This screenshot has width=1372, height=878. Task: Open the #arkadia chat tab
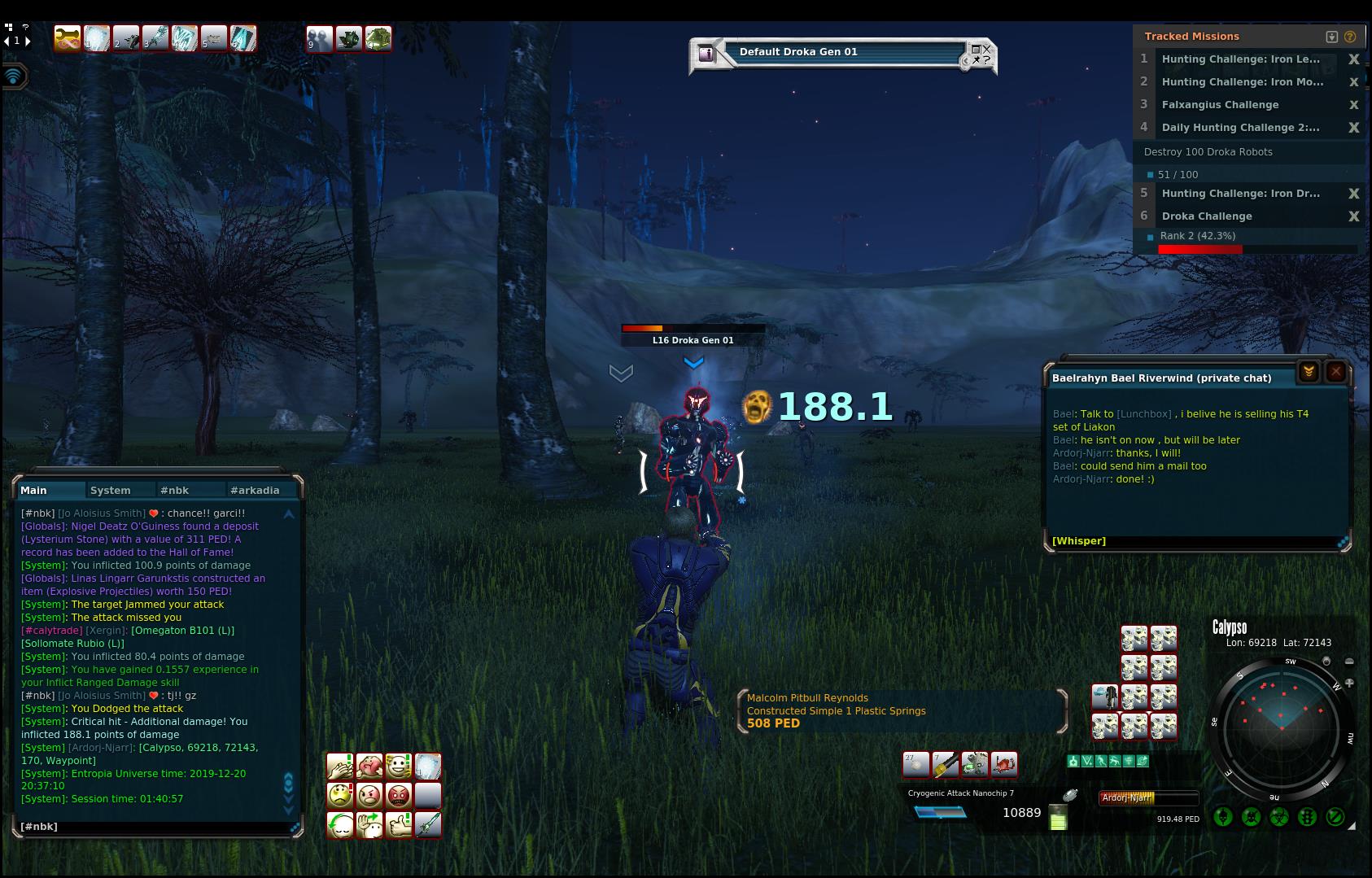click(255, 491)
